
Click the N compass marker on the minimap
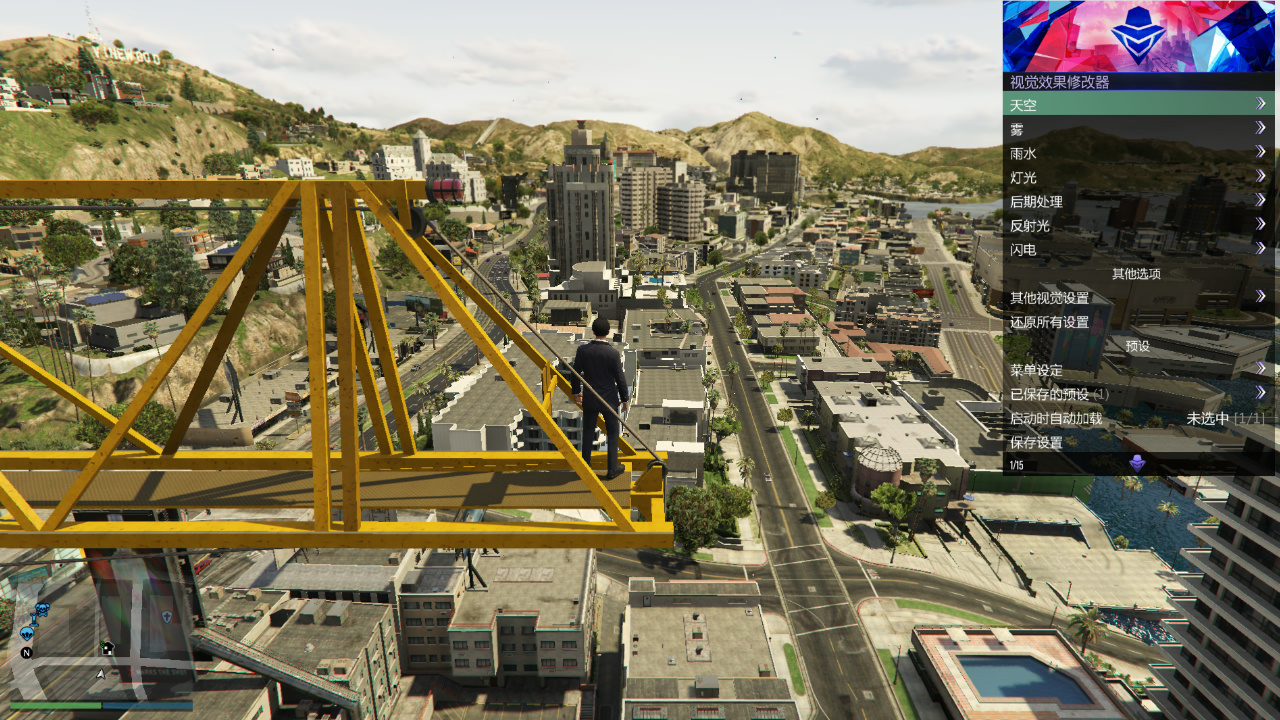coord(27,652)
